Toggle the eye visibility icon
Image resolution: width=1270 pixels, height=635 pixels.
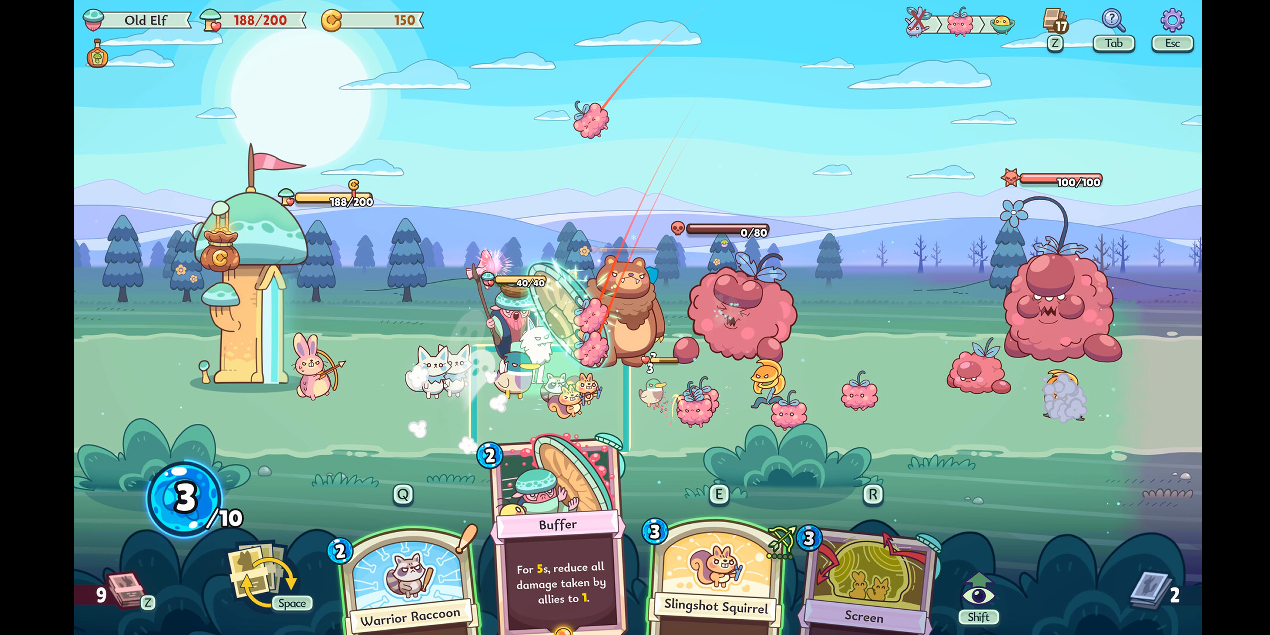(978, 592)
